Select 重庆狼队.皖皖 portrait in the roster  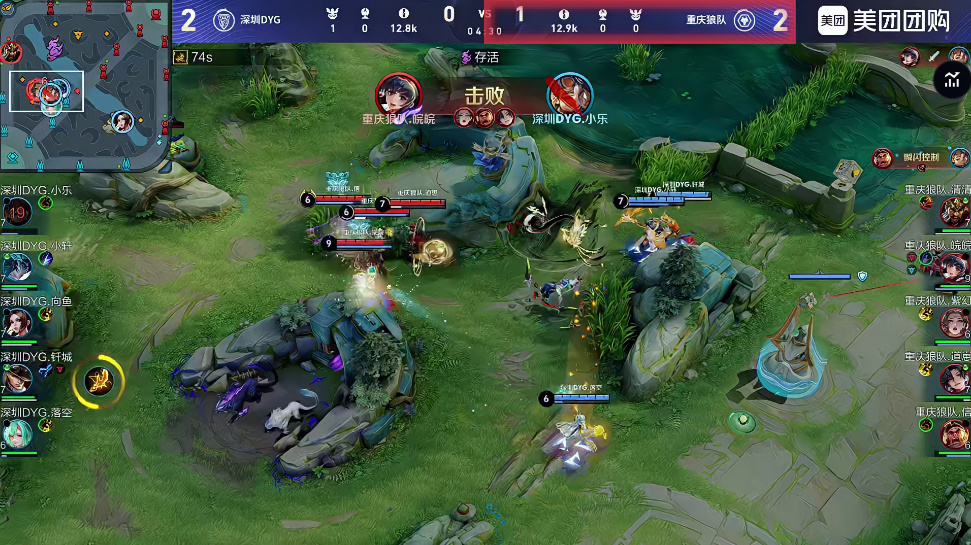954,267
